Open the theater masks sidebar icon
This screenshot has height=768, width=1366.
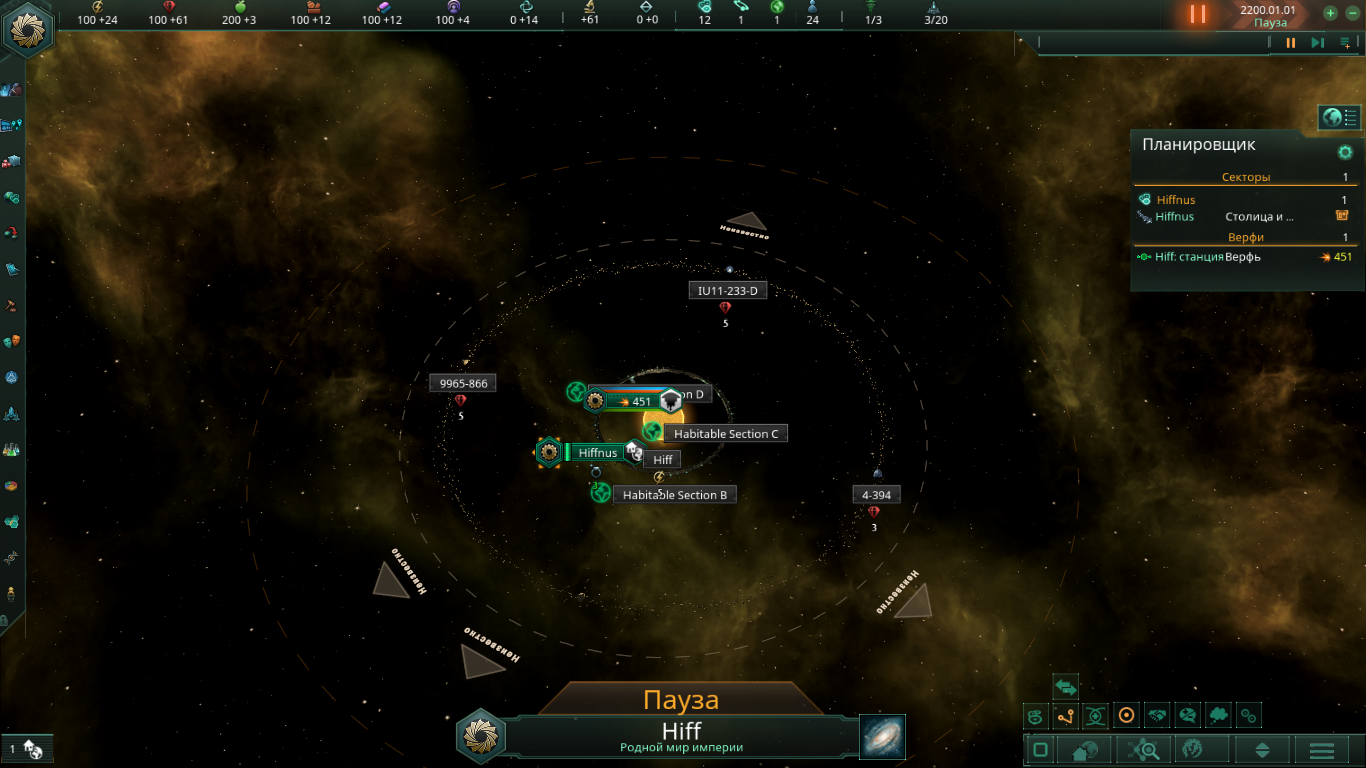point(12,341)
